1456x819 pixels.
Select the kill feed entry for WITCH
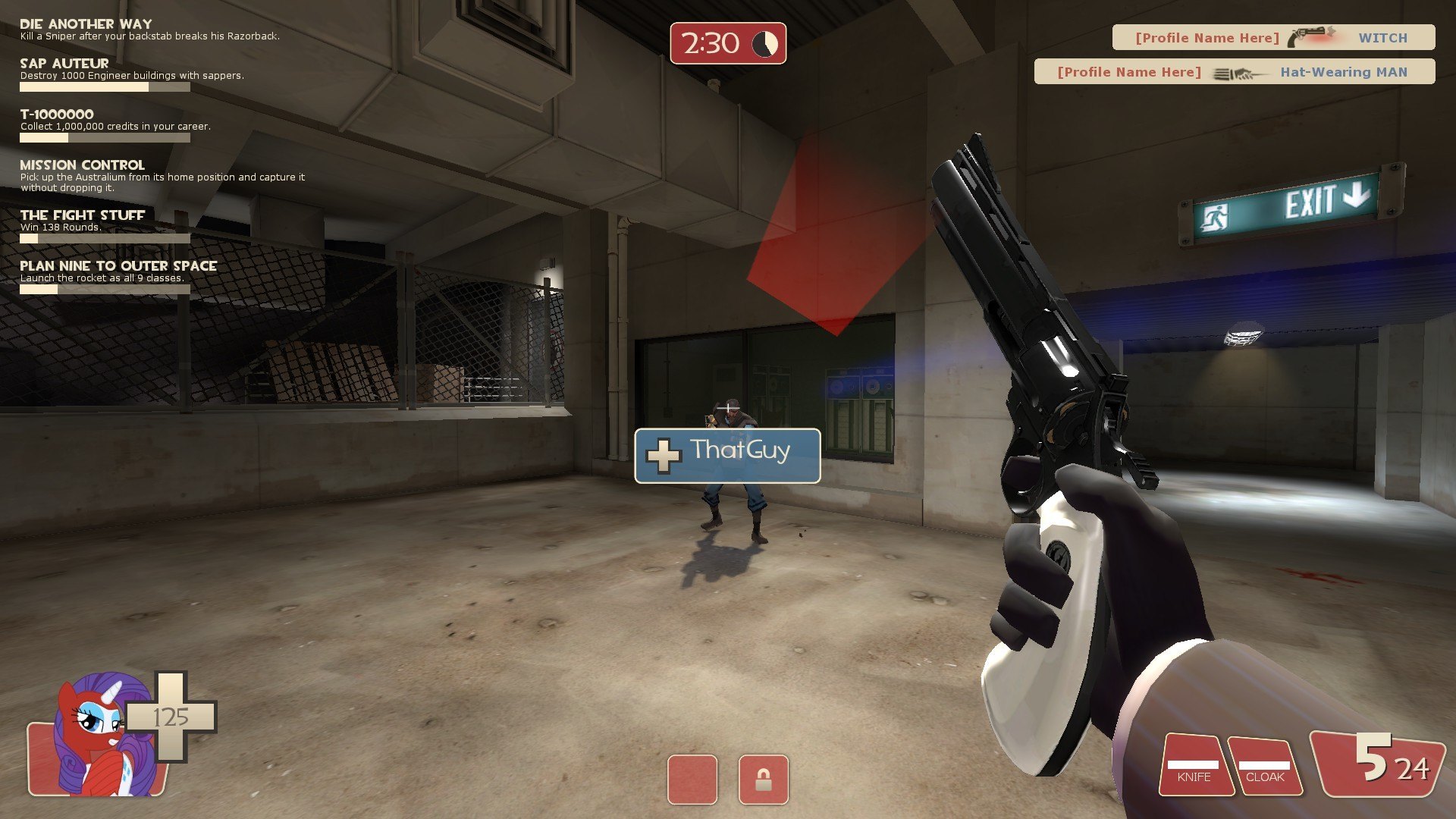click(x=1273, y=37)
